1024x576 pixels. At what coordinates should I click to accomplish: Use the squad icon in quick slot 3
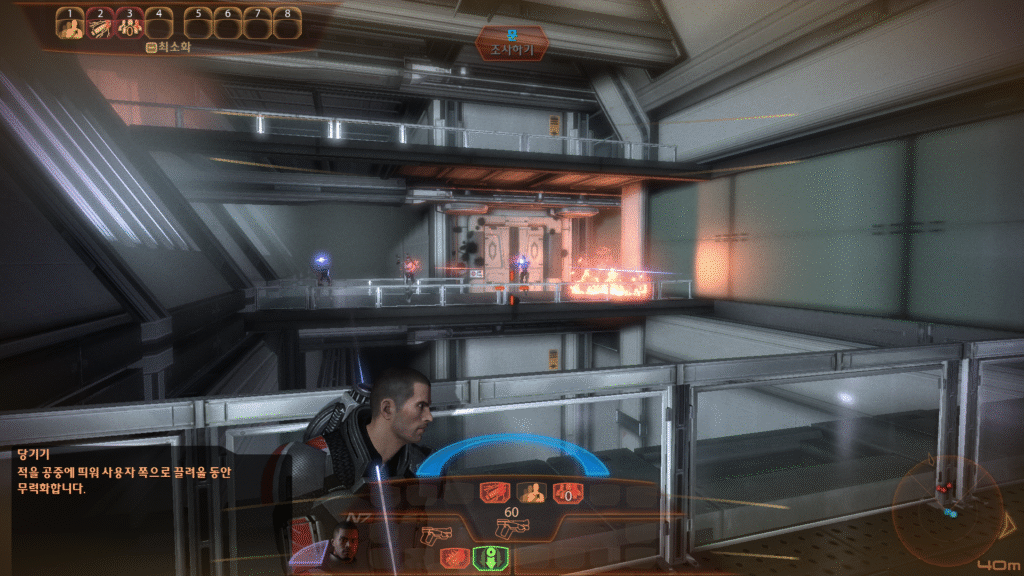[x=130, y=26]
